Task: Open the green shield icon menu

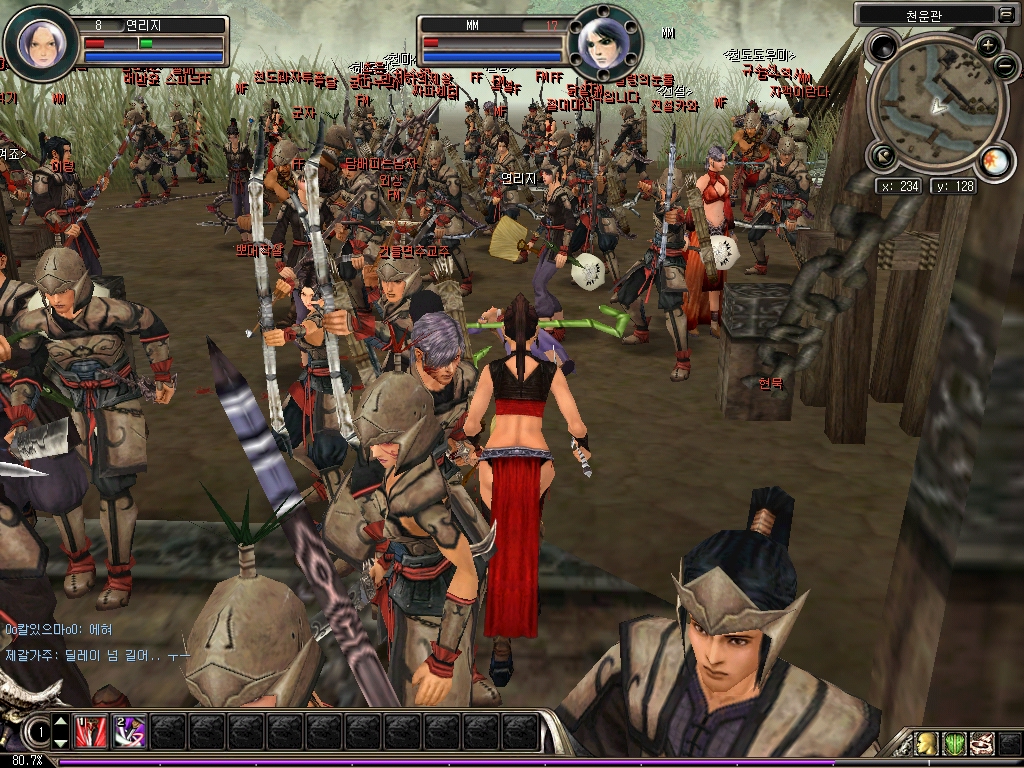Action: point(955,743)
